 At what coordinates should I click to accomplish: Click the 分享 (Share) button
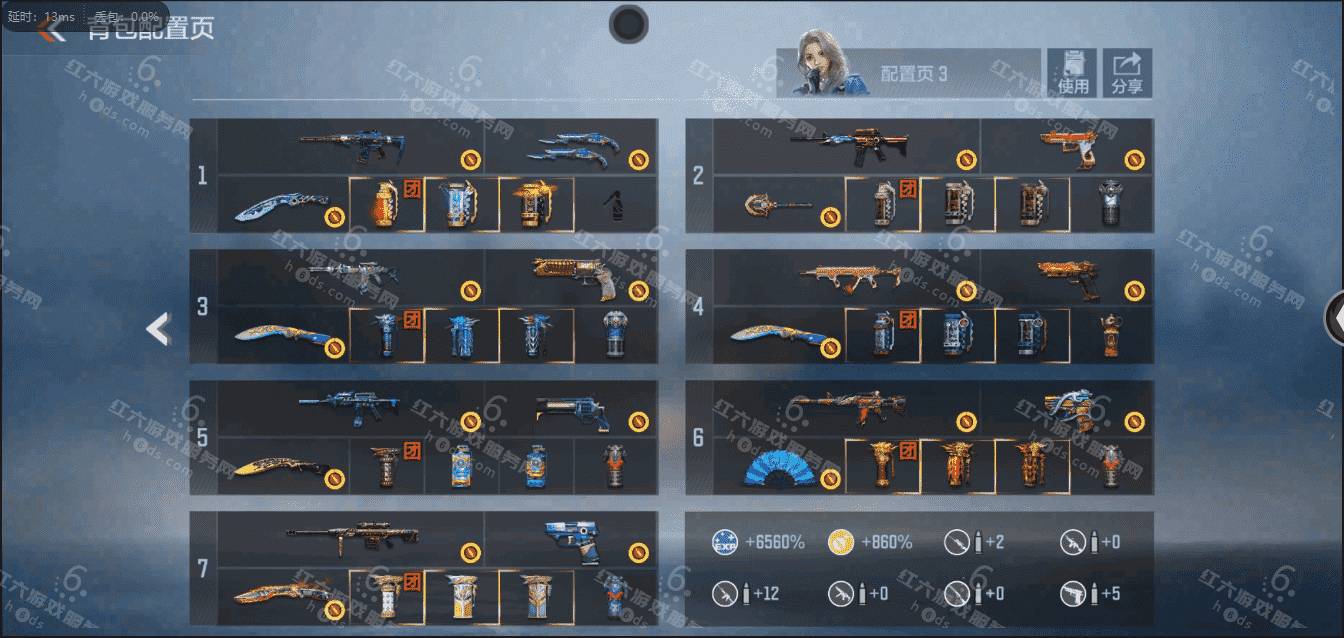tap(1127, 74)
